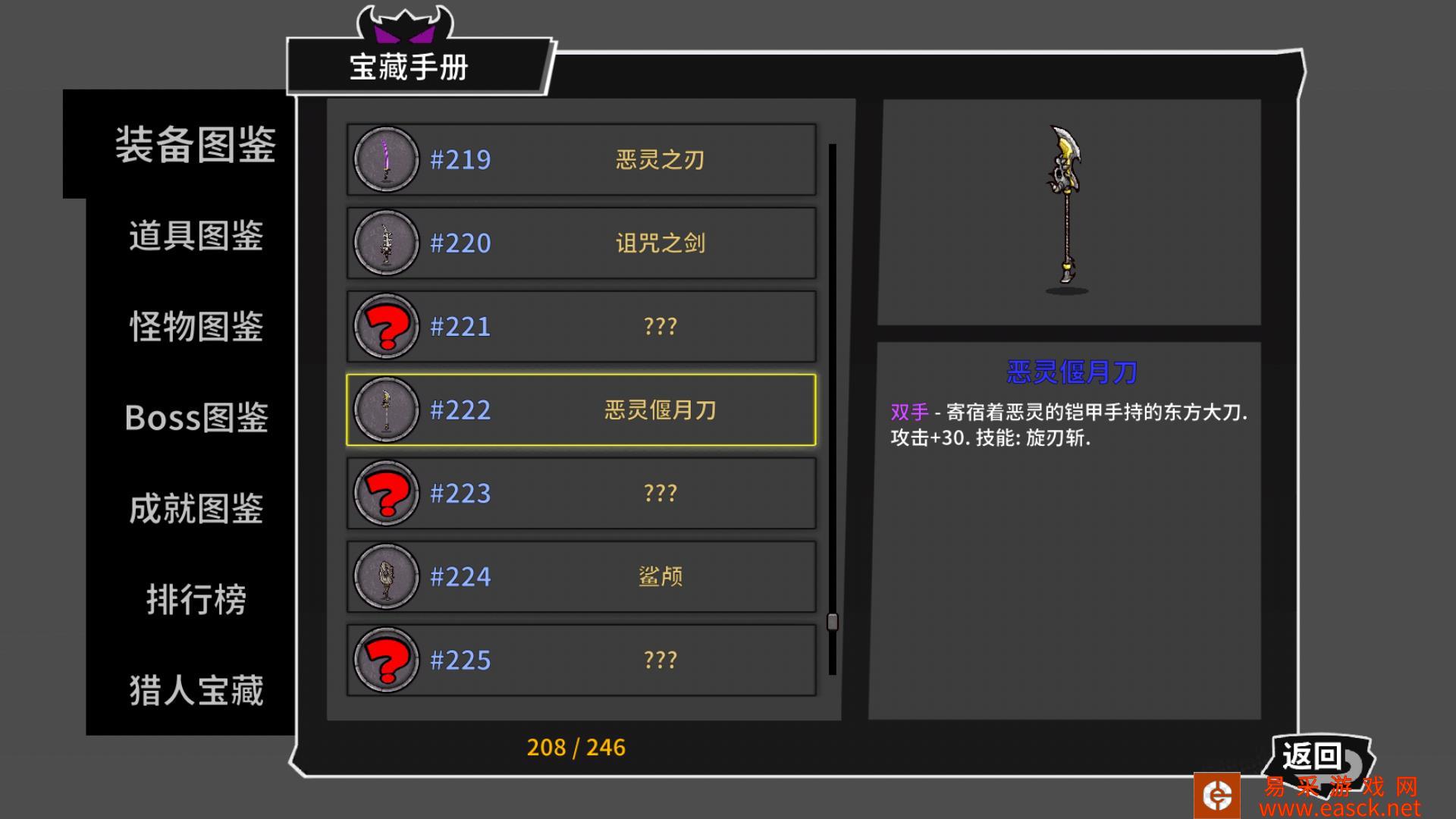Expand the hidden entry #221
Screen dimensions: 1456x819
pyautogui.click(x=580, y=326)
